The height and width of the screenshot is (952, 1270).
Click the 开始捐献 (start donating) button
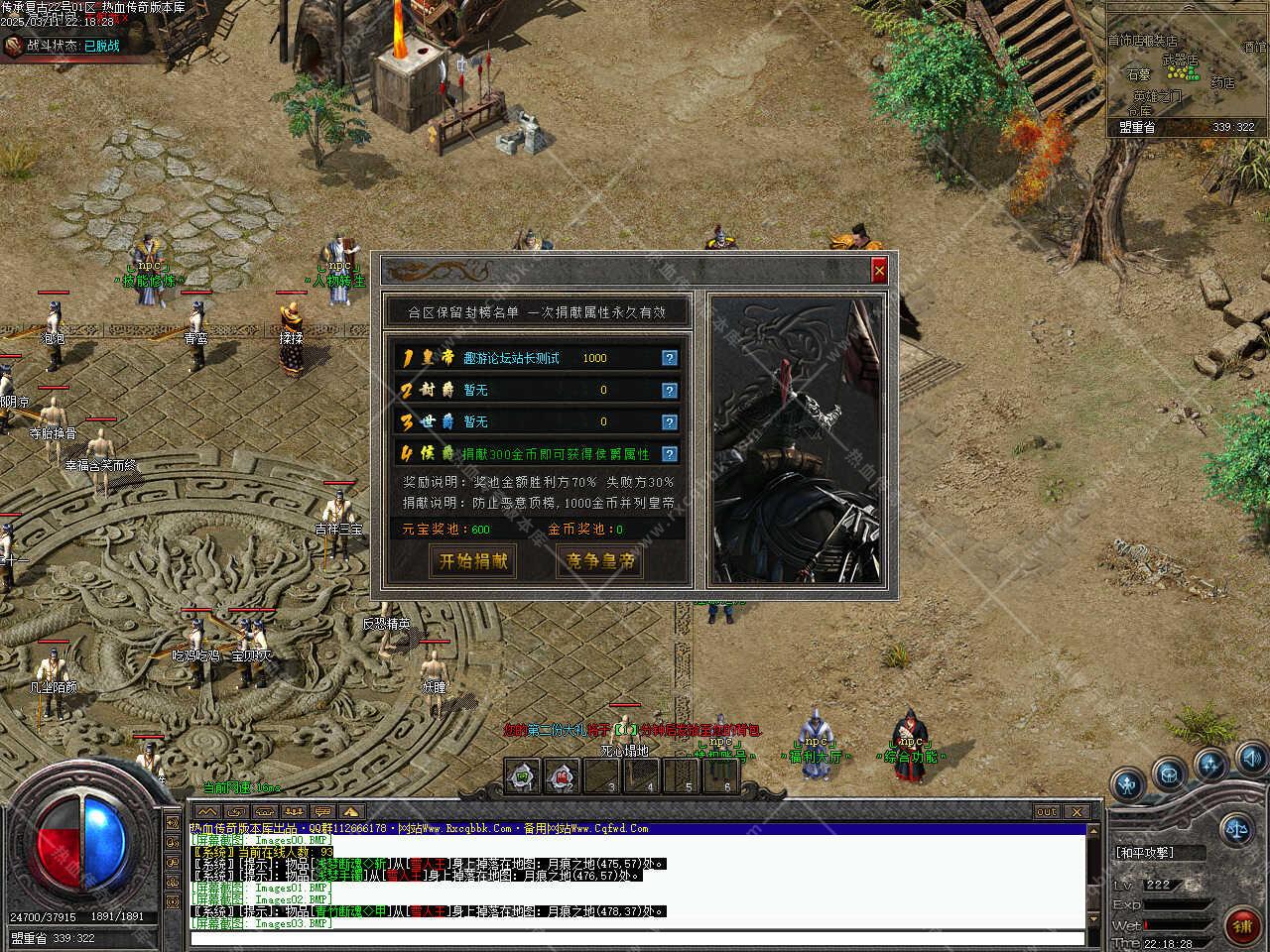click(473, 561)
